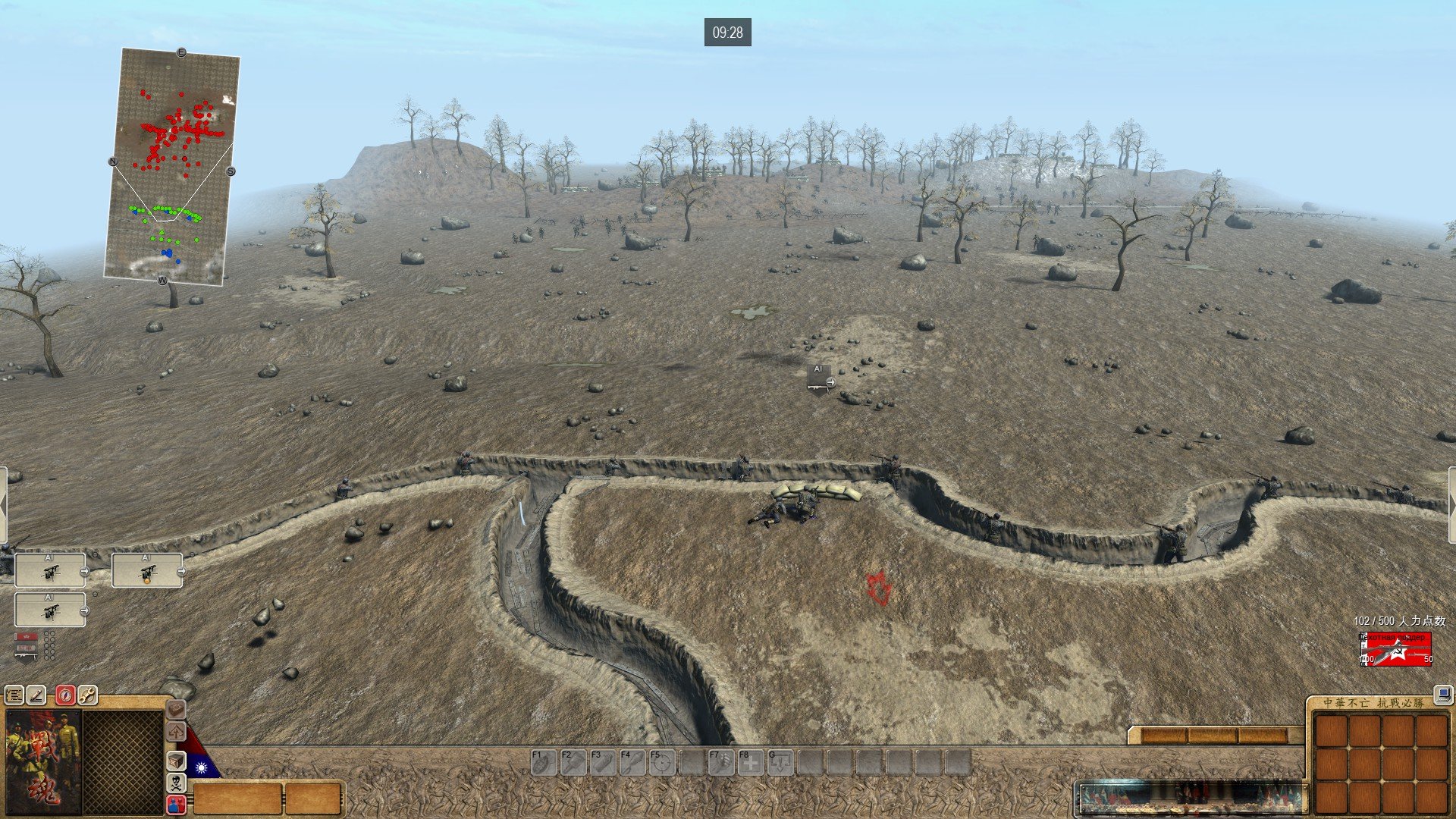
Task: Select the AI squad card with orange dot
Action: click(146, 570)
